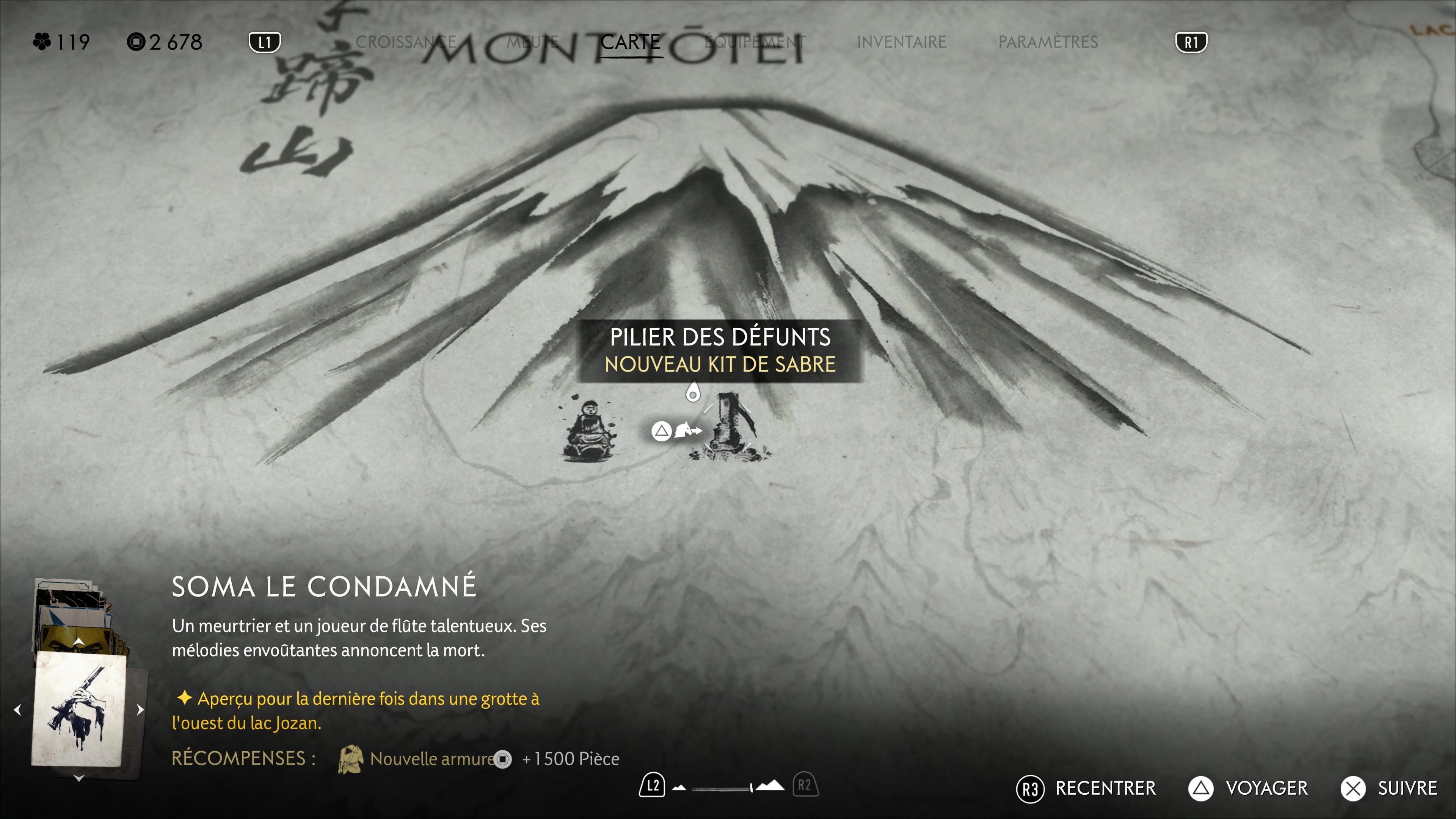Show the Paramètres tab
This screenshot has height=819, width=1456.
1048,42
